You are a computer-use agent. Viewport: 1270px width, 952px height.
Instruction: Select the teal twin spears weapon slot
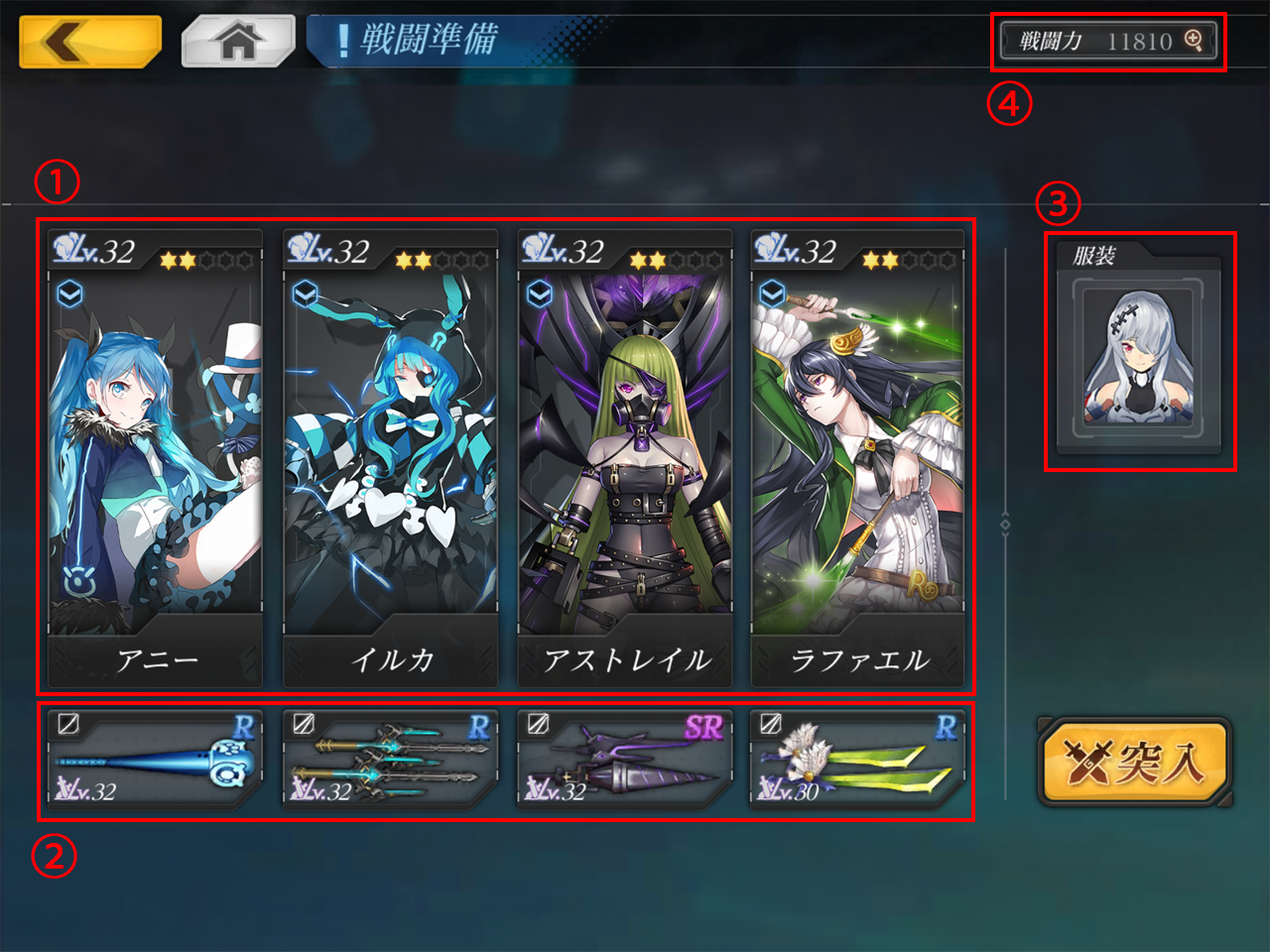point(390,760)
